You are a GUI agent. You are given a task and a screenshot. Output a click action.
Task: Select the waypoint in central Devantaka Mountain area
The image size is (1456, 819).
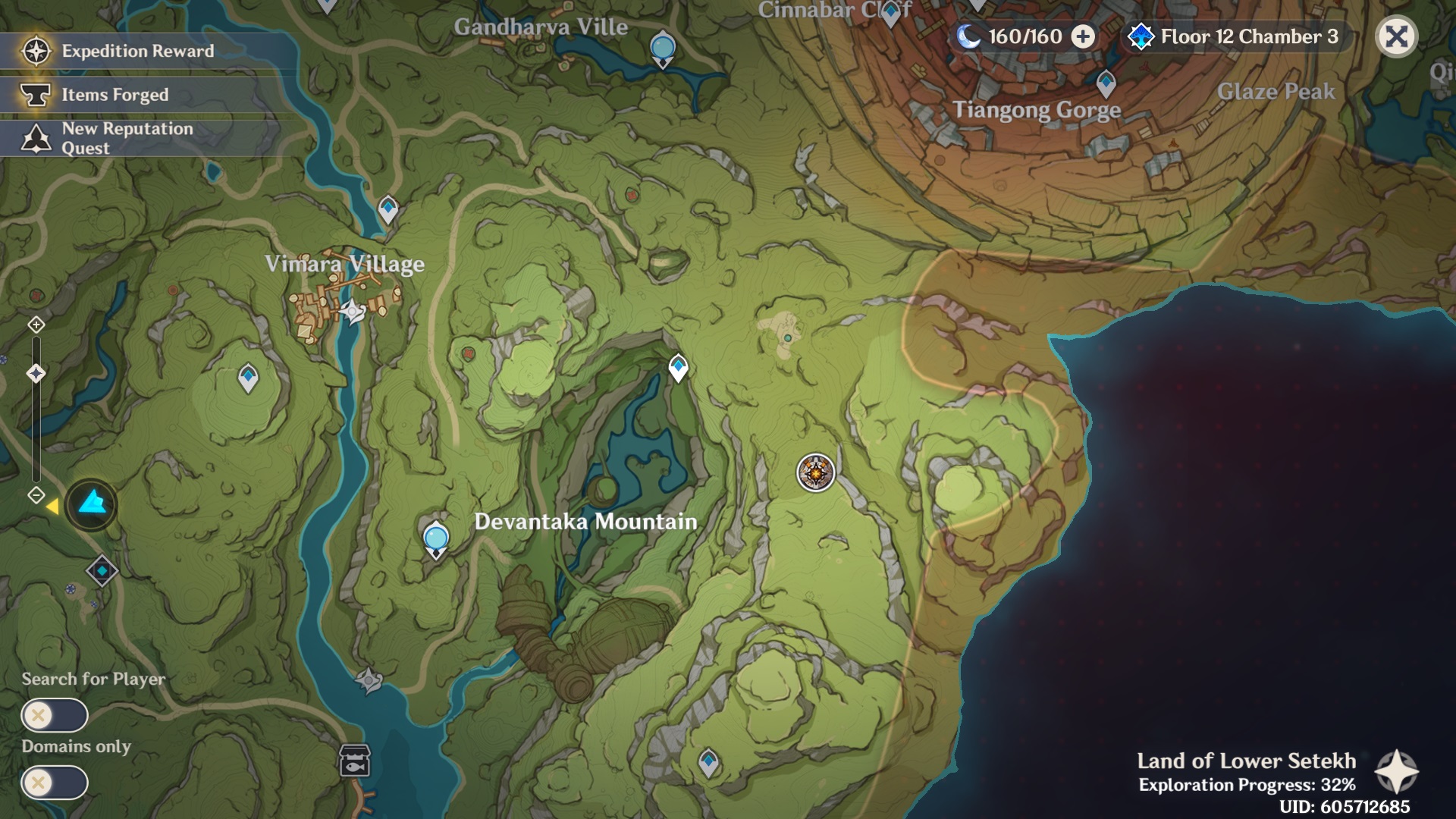tap(677, 368)
